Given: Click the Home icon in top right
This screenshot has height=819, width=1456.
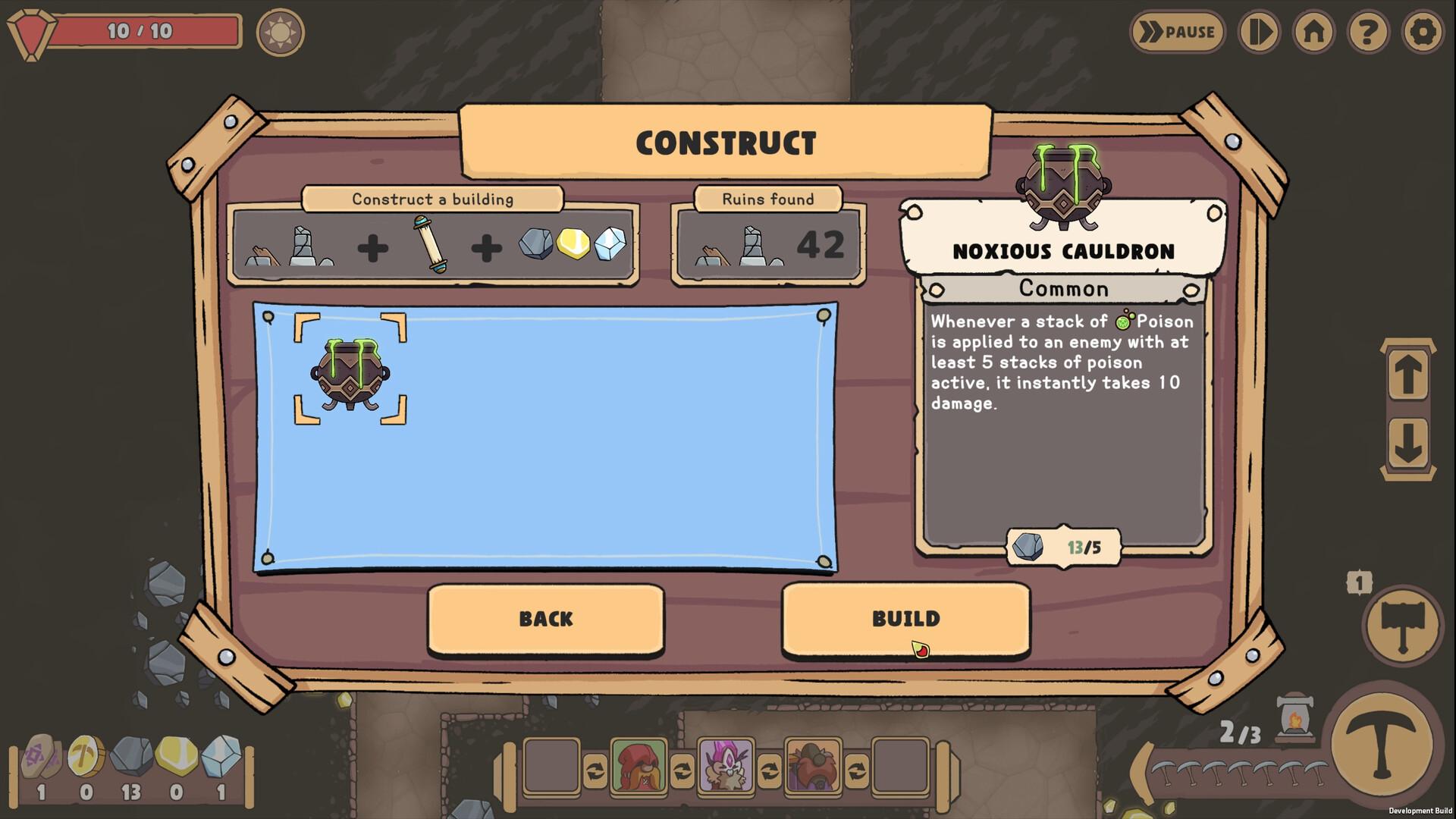Looking at the screenshot, I should tap(1313, 32).
